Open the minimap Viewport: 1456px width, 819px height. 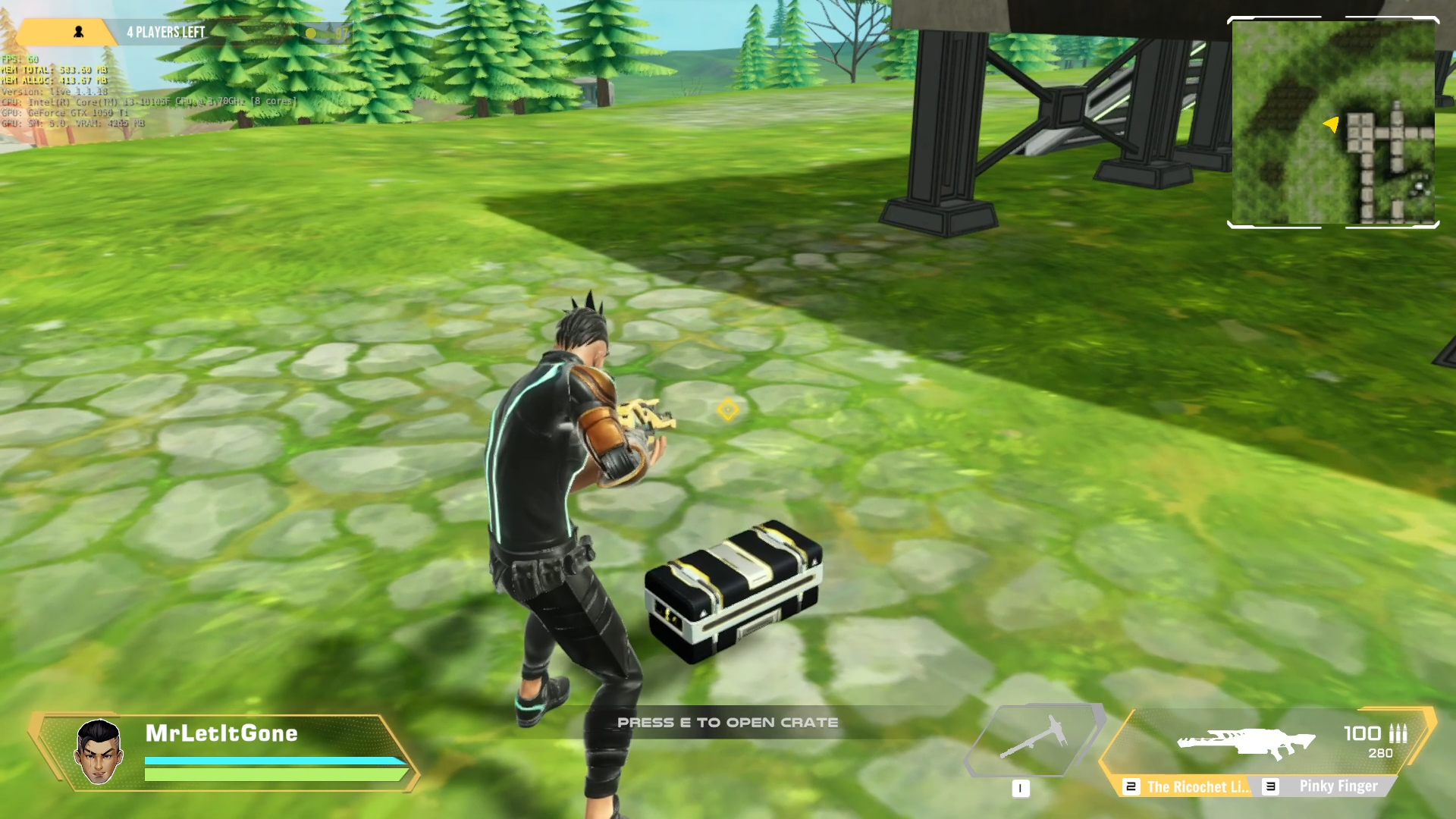pyautogui.click(x=1333, y=123)
